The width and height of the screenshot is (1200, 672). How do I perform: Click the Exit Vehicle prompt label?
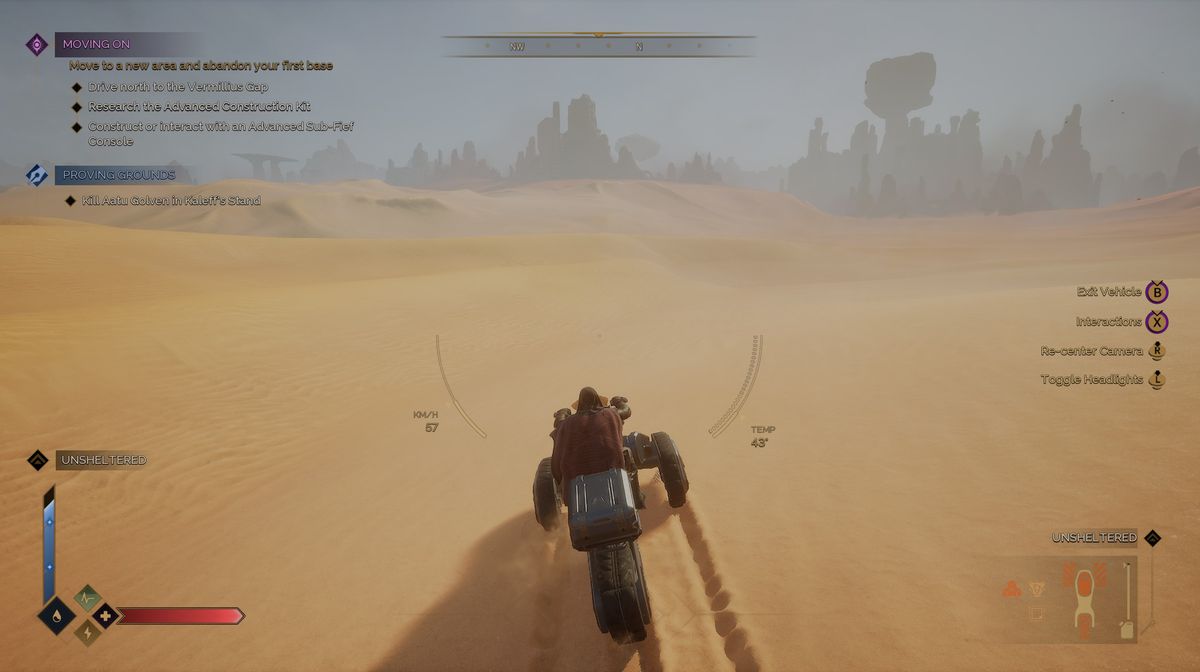[x=1108, y=292]
